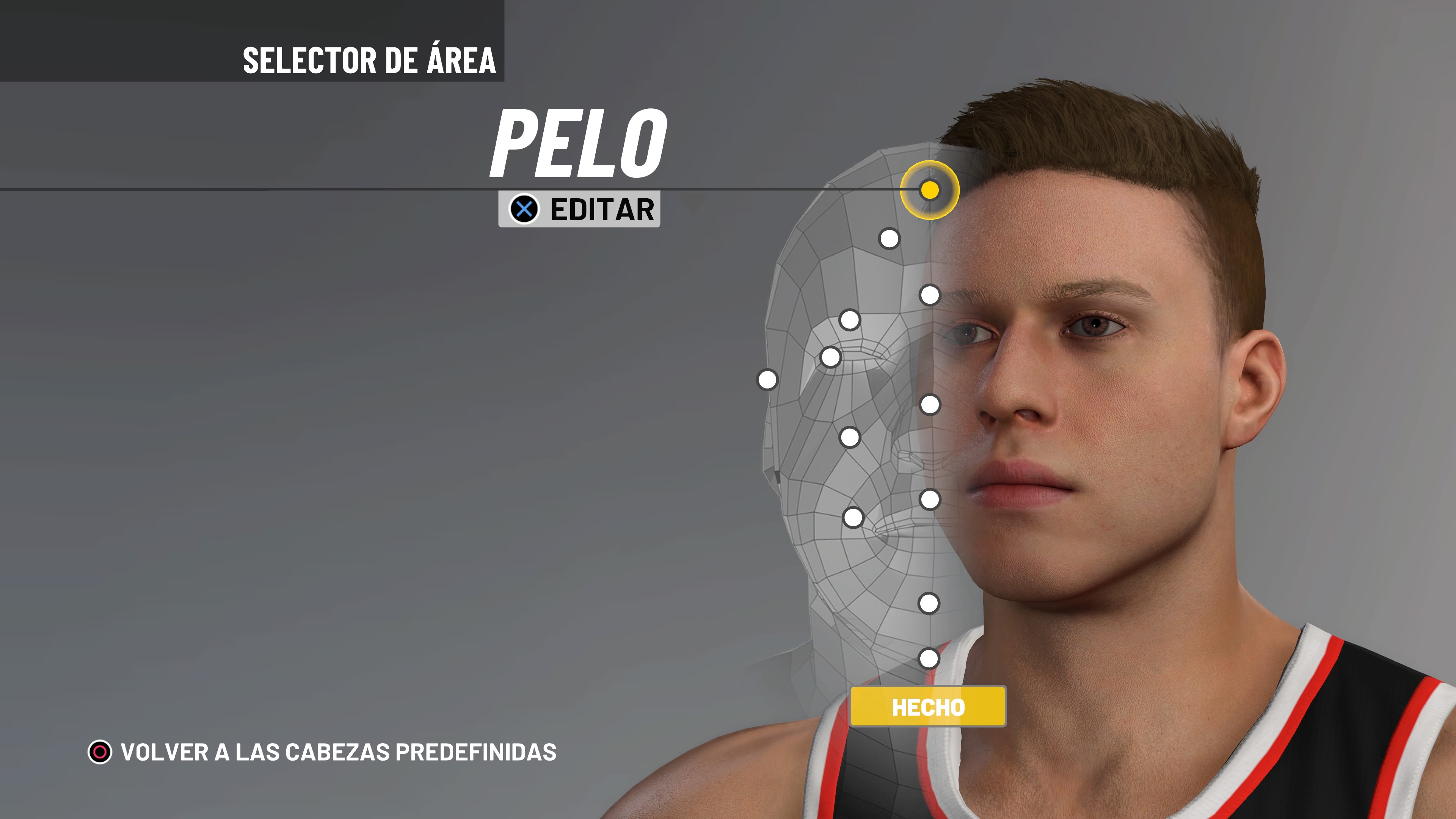Select the mouth point beside the lips
1456x819 pixels.
pos(930,500)
